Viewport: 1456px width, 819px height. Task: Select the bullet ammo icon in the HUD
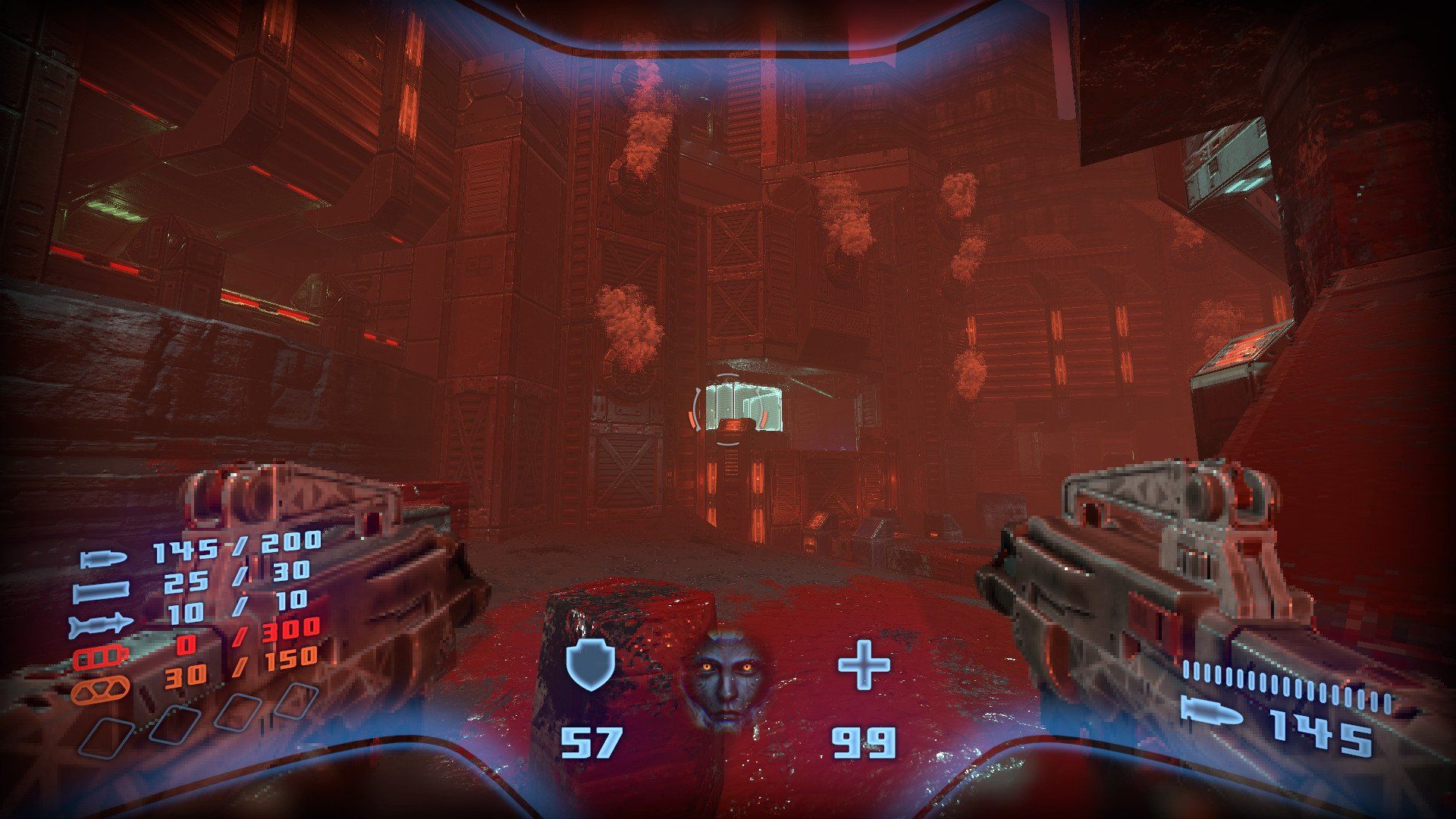(103, 558)
